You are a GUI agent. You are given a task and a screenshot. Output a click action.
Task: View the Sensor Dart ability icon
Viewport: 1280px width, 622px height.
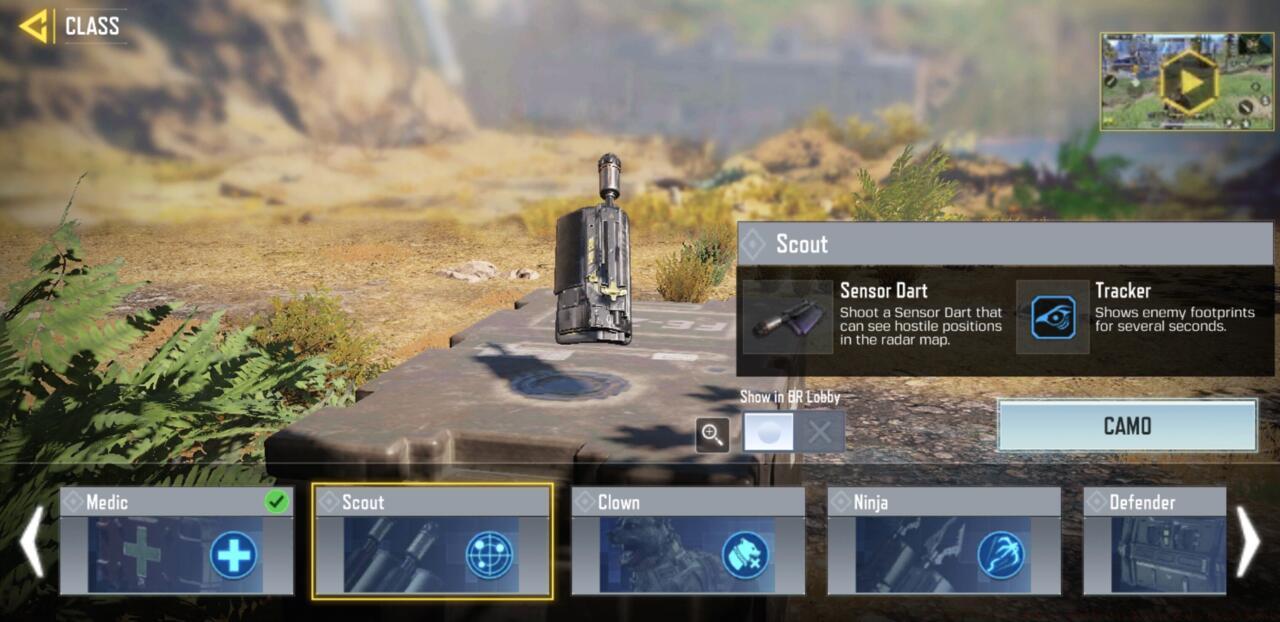pos(788,317)
